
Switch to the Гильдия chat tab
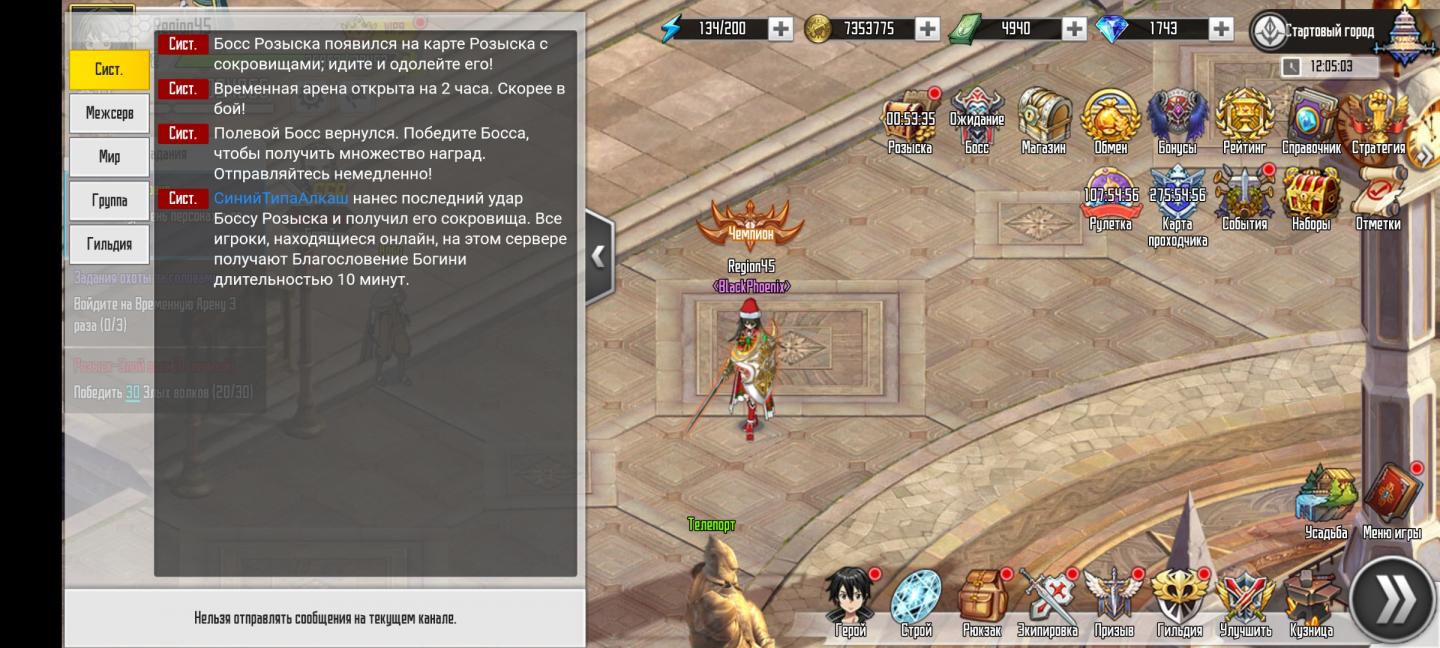coord(109,244)
